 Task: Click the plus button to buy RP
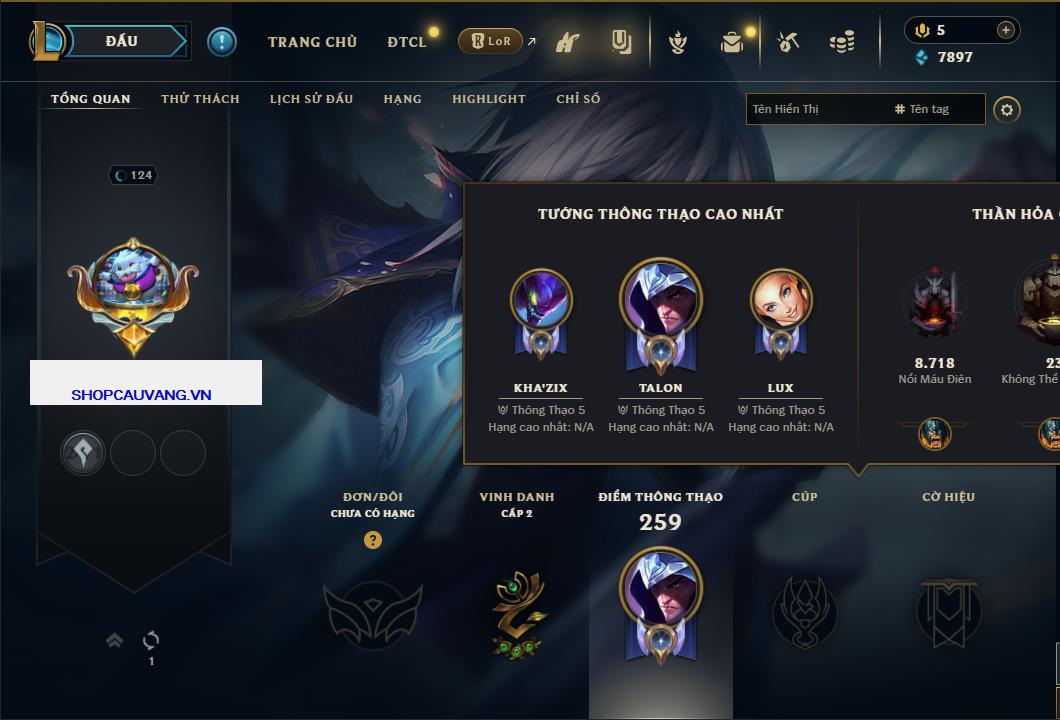pos(1006,30)
